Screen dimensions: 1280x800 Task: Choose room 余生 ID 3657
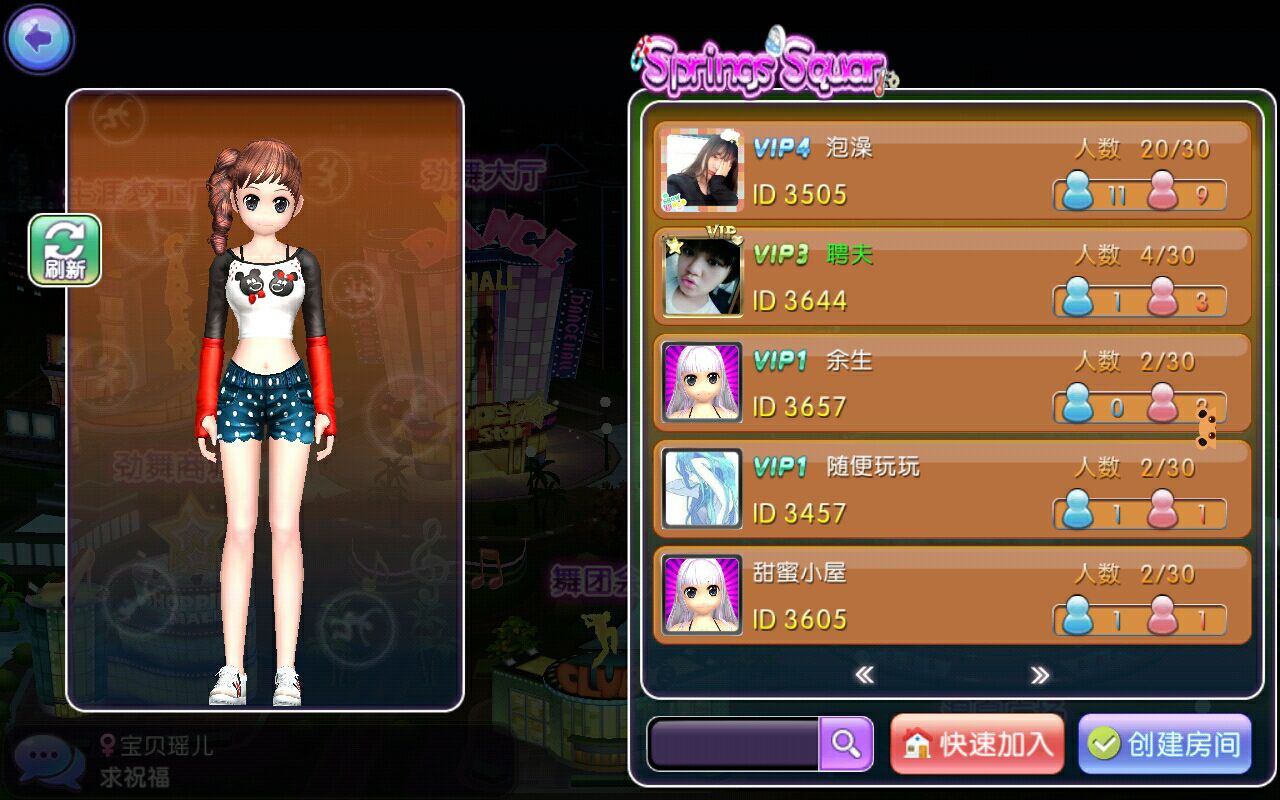pyautogui.click(x=950, y=383)
